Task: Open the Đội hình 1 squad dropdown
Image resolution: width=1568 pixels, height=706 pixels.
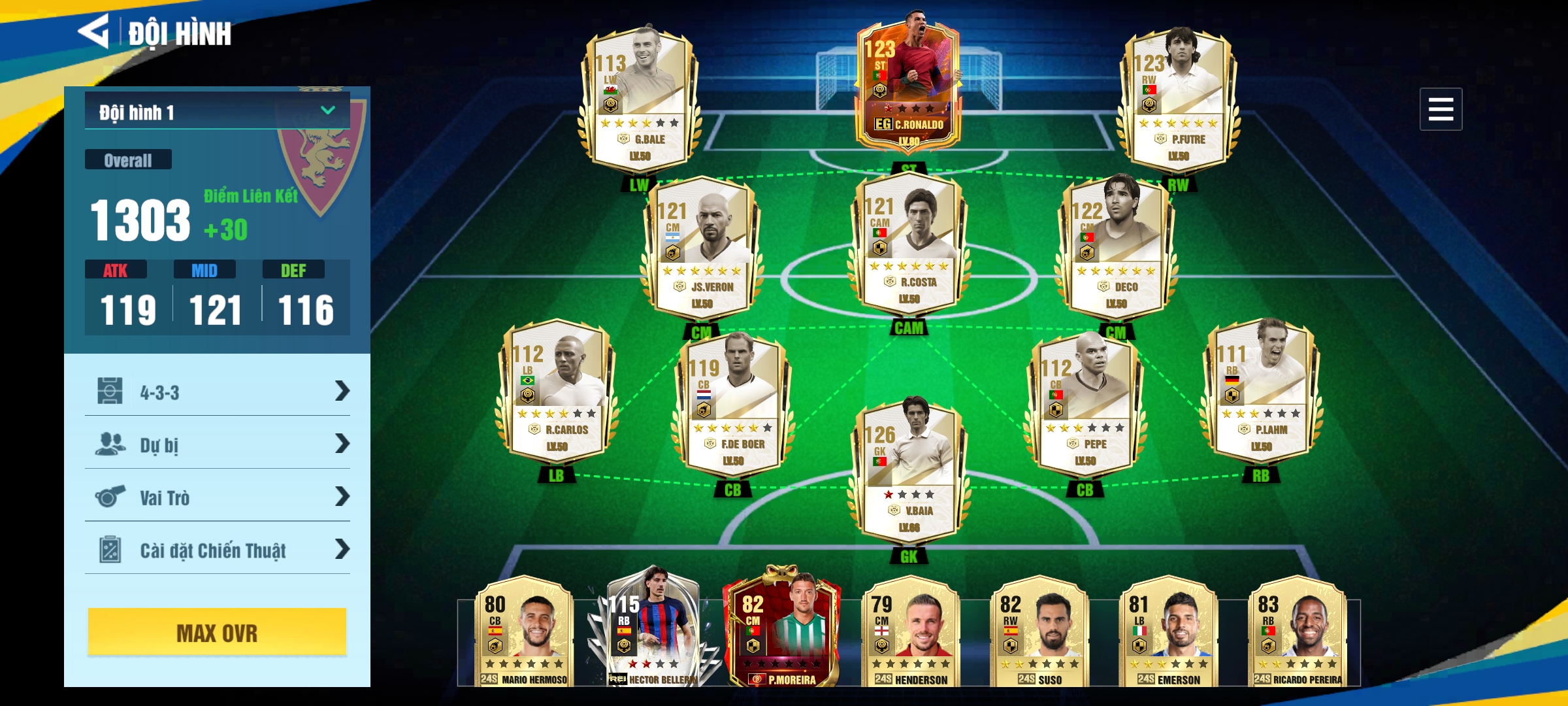Action: pyautogui.click(x=217, y=111)
